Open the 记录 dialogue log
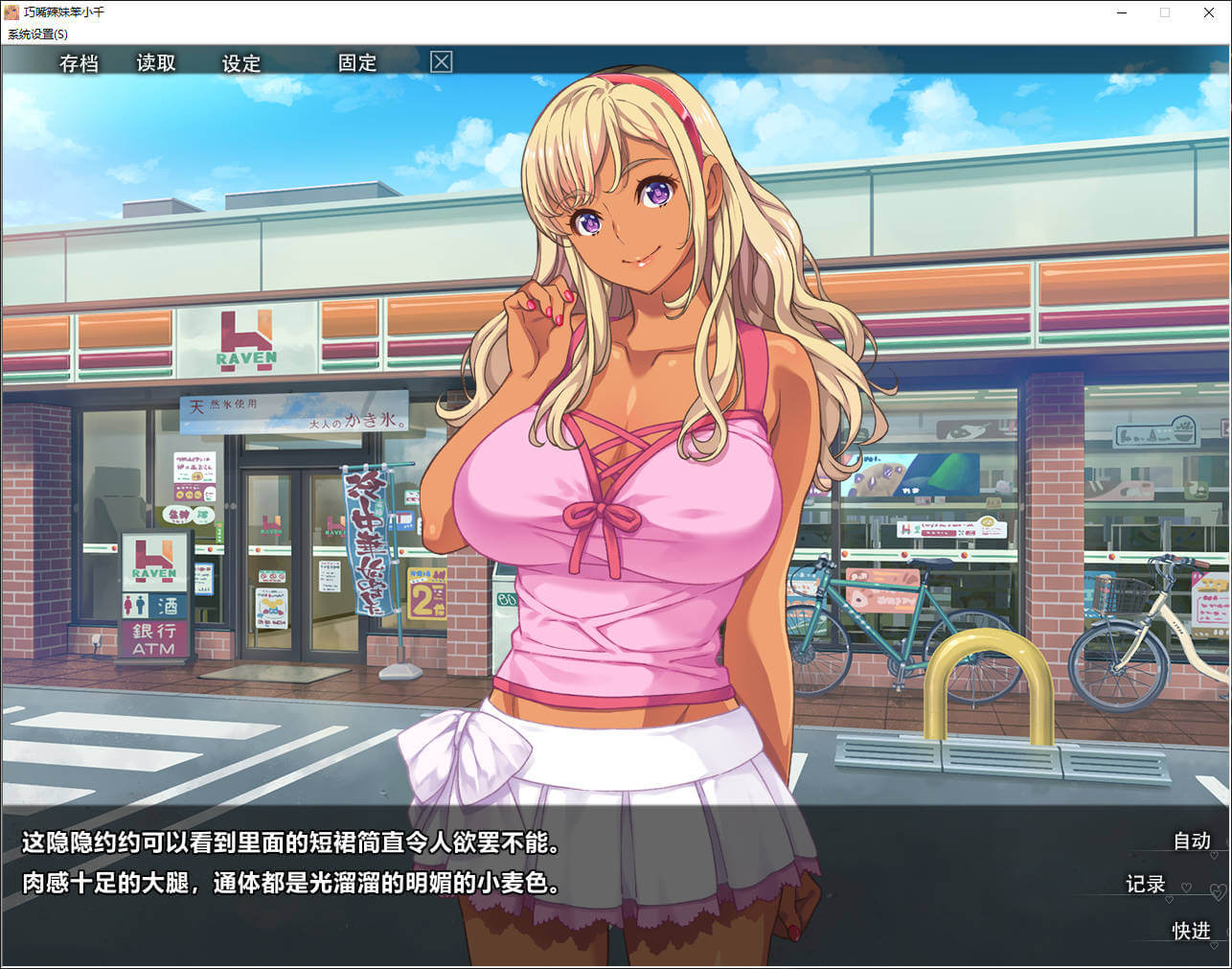Screen dimensions: 1232x969 pyautogui.click(x=1145, y=884)
